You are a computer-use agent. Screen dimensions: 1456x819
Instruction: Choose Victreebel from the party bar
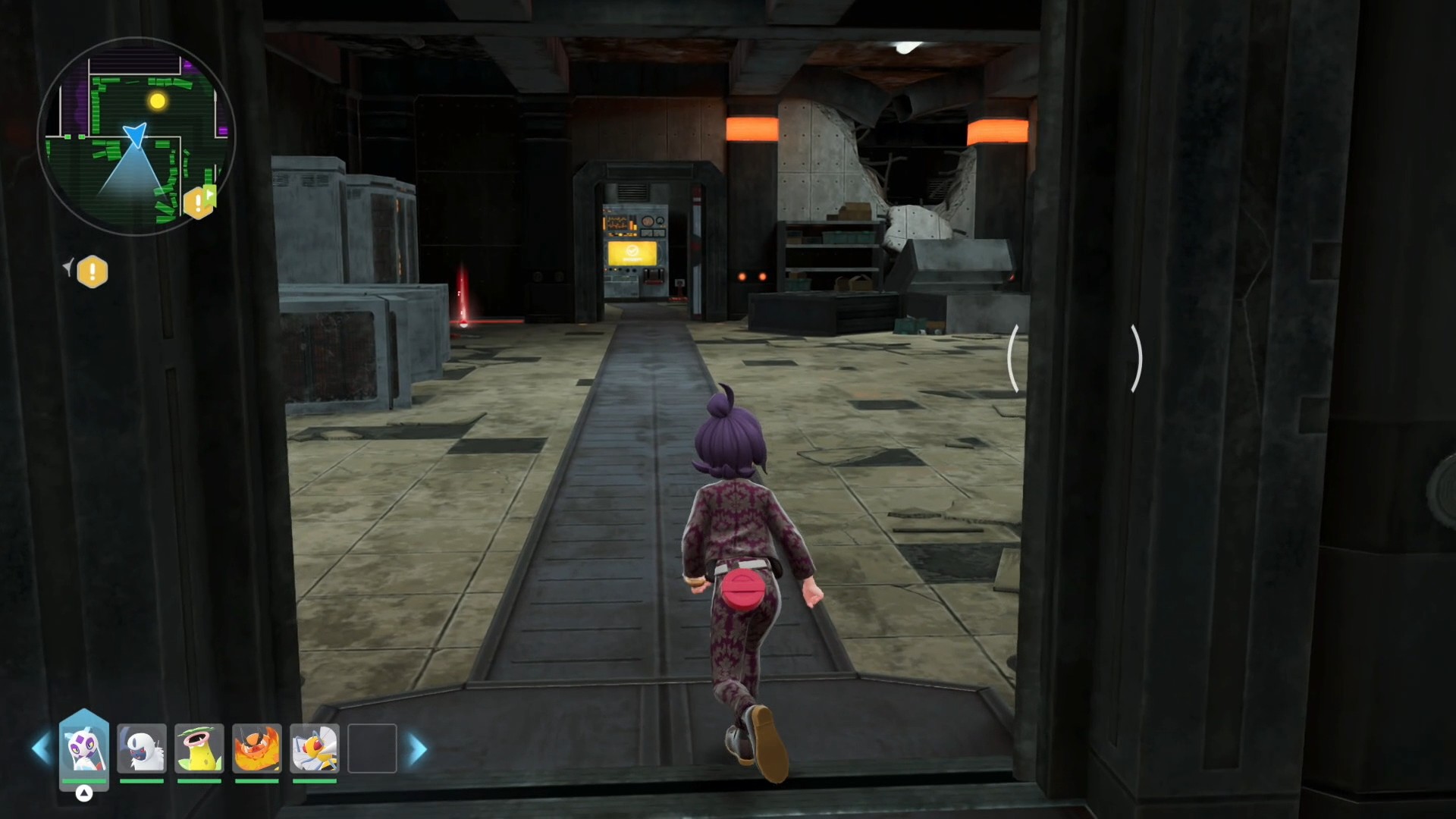coord(199,748)
